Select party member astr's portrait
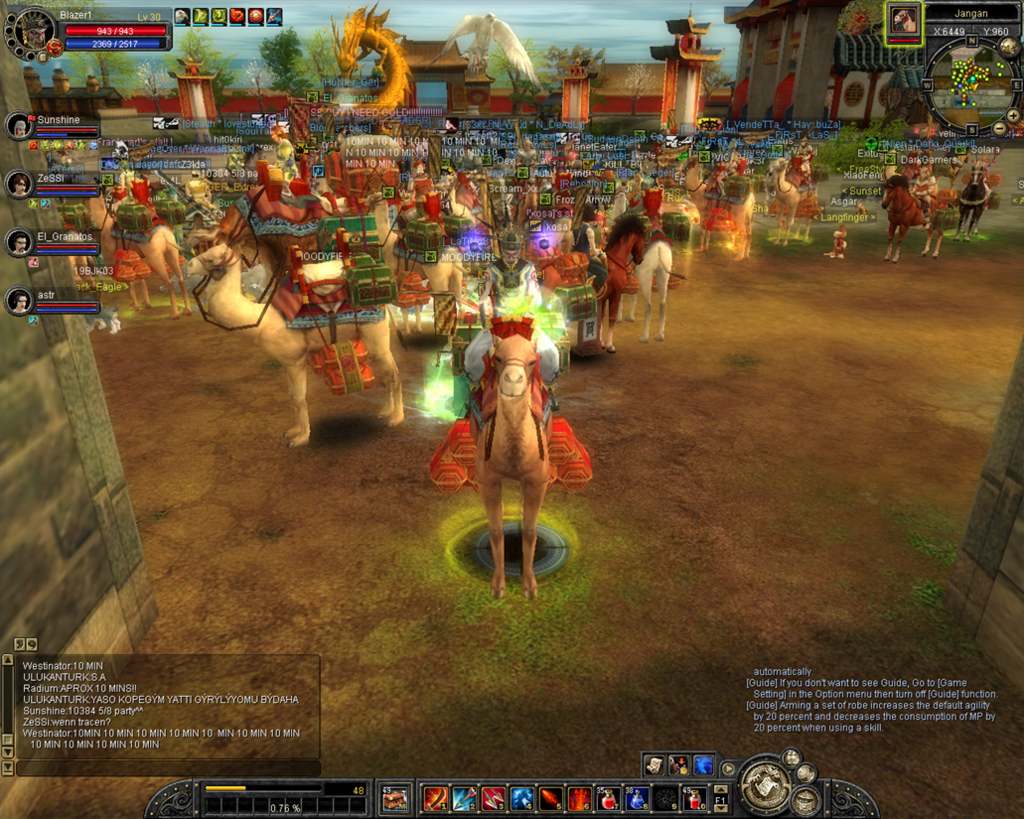 coord(19,301)
